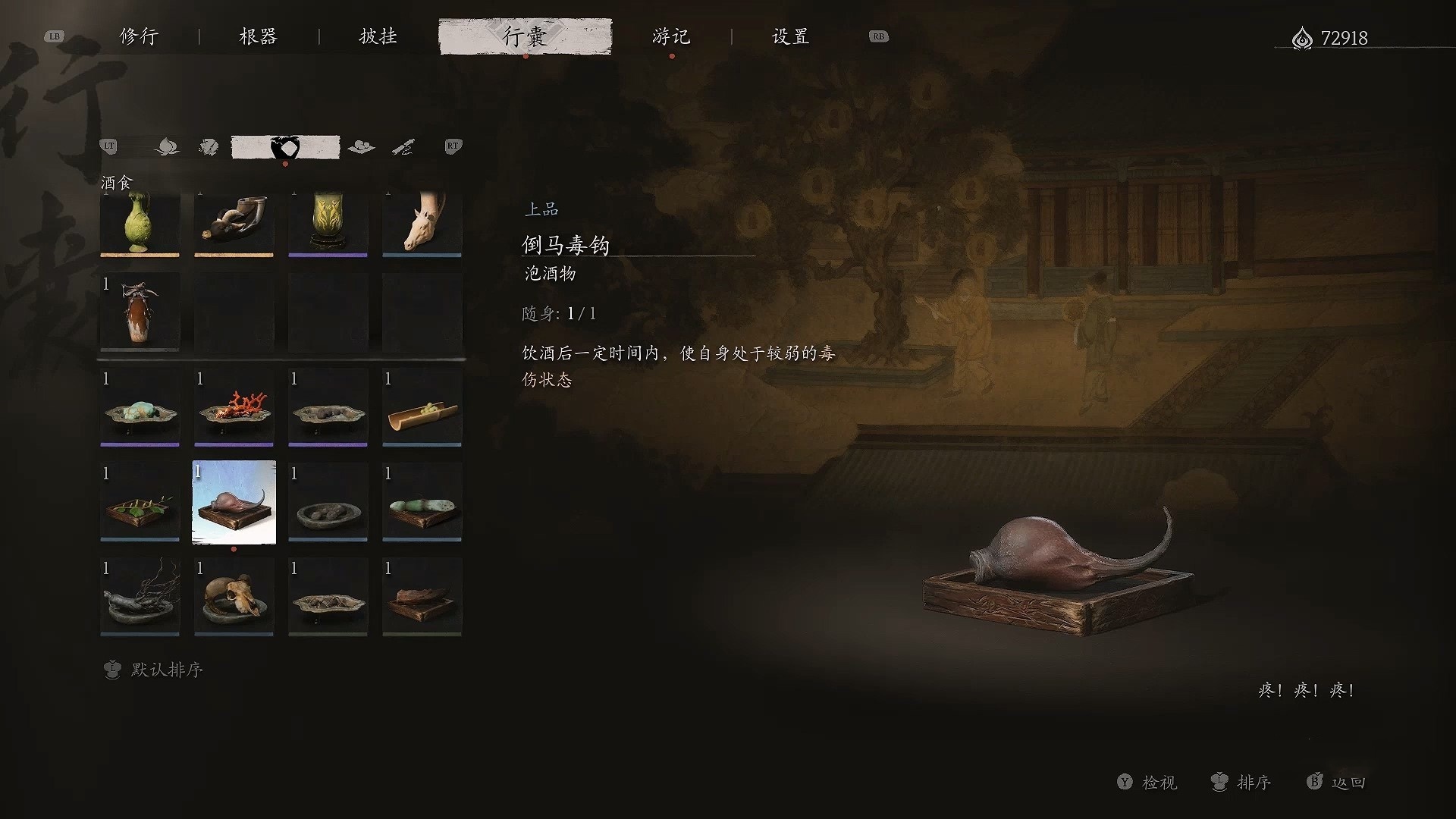The image size is (1456, 819).
Task: Select the highlighted wine-and-food category icon
Action: pyautogui.click(x=285, y=146)
